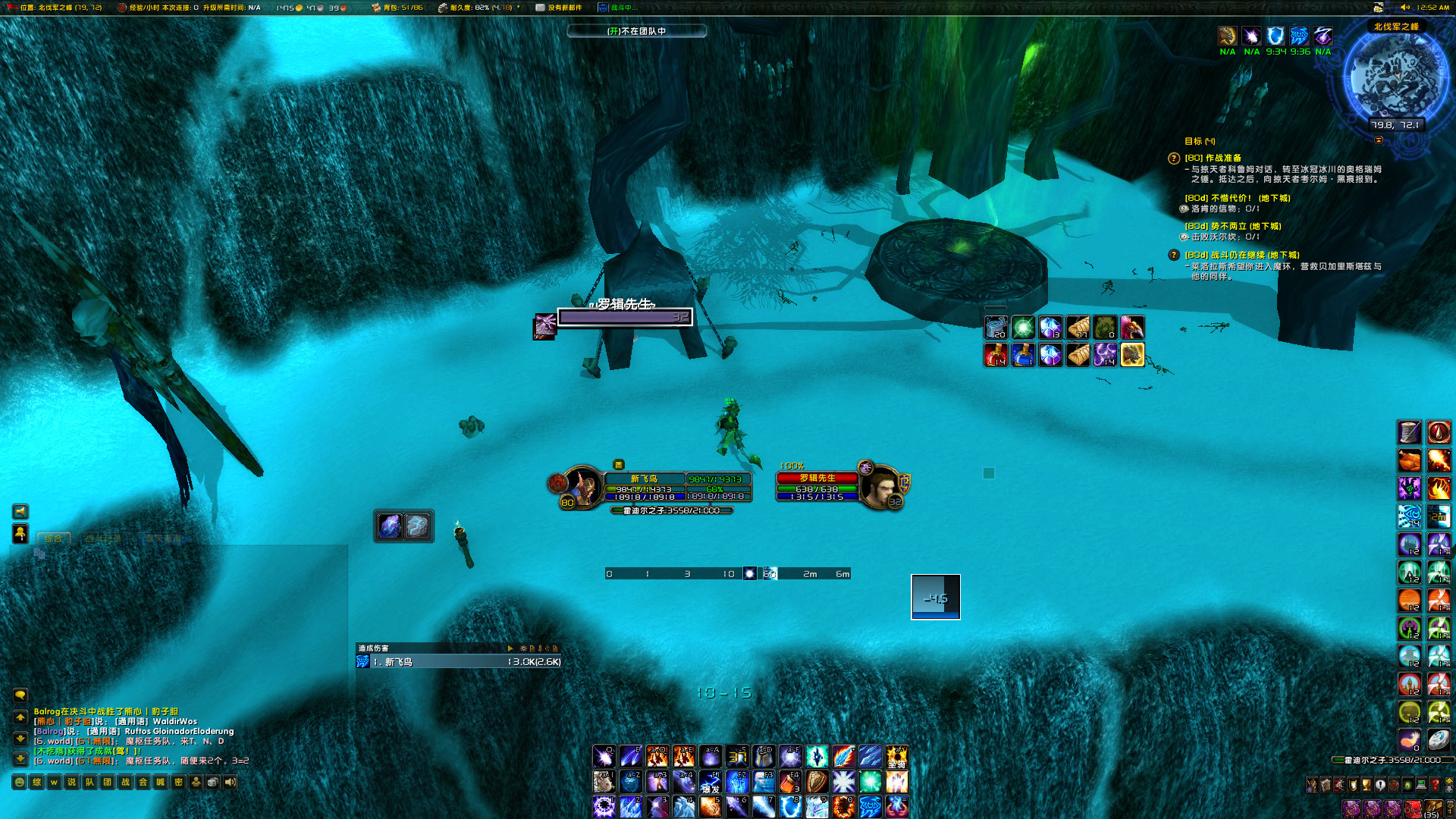Screen dimensions: 1456x819
Task: Roll the dice icon in the chat bar
Action: click(213, 782)
